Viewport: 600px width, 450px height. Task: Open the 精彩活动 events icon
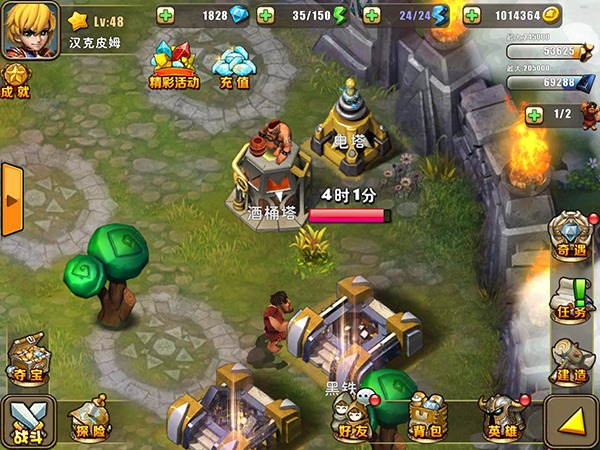173,66
